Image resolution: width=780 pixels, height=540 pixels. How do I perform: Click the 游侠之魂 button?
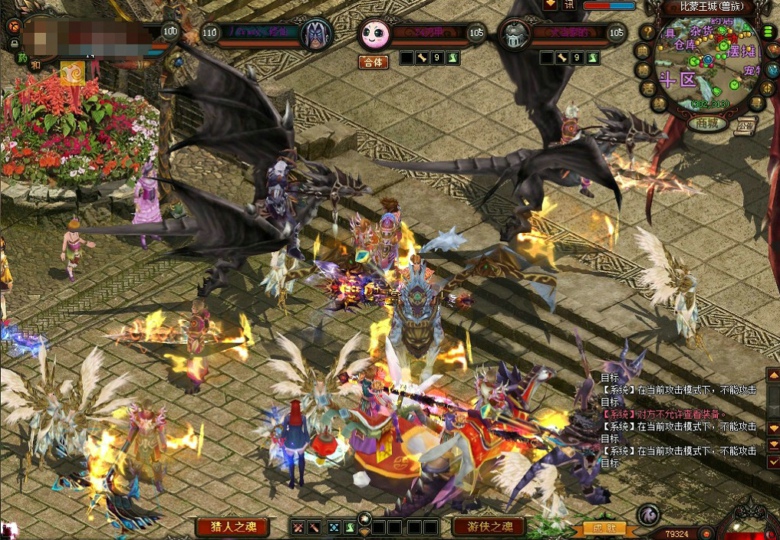(488, 526)
